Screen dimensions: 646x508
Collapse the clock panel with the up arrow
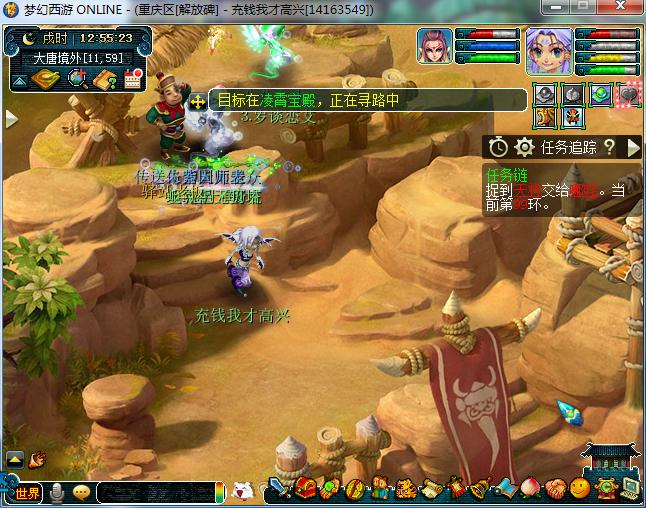point(19,80)
